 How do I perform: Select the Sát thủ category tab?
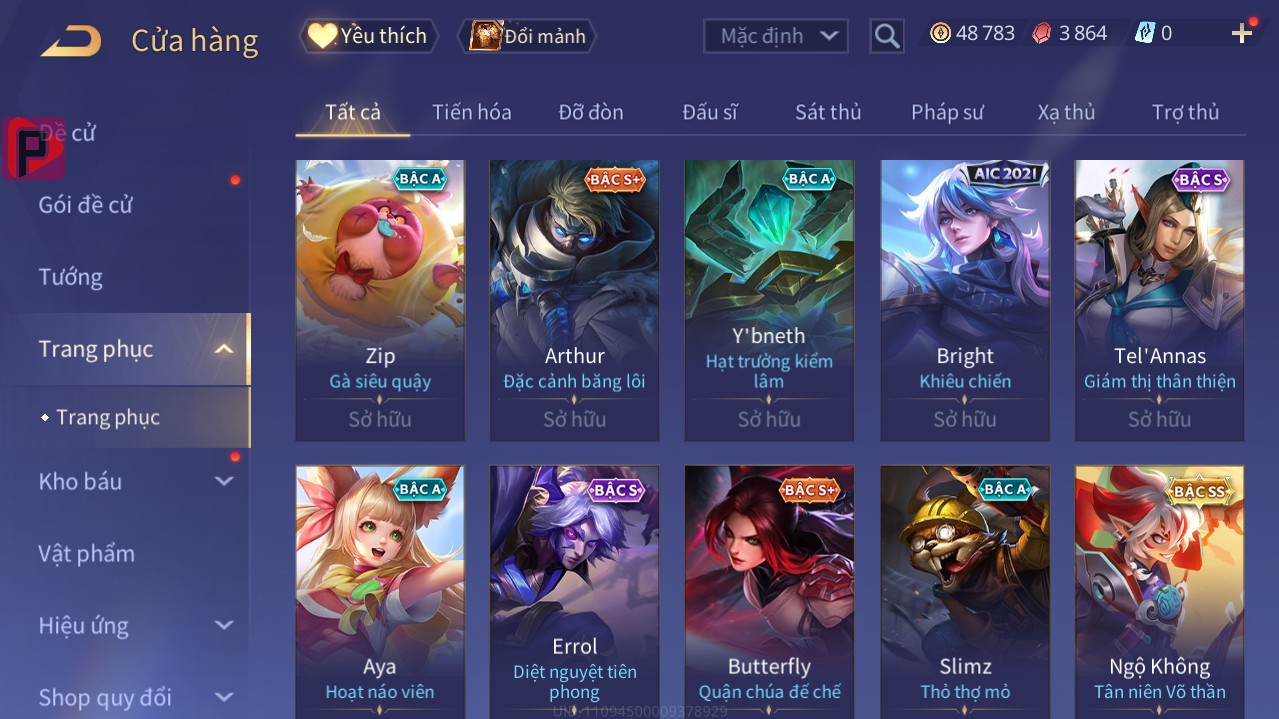point(828,112)
